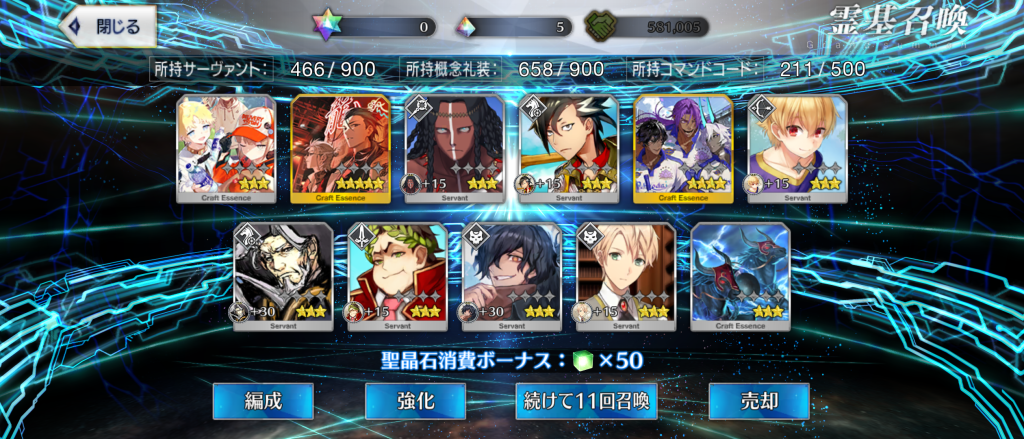Open the 売却 sell menu
1024x439 pixels.
click(758, 401)
